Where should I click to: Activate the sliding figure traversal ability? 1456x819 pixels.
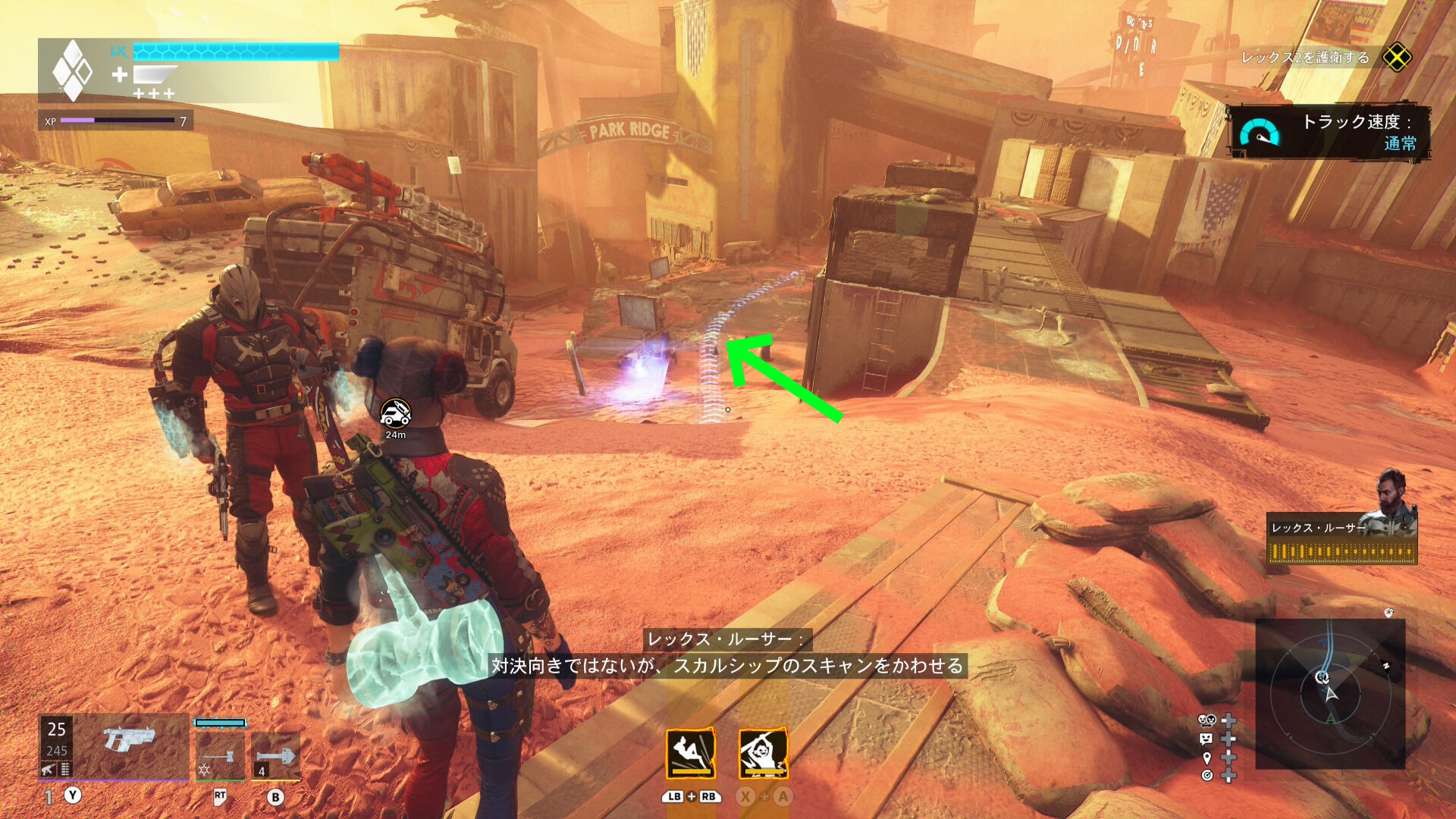pyautogui.click(x=690, y=754)
